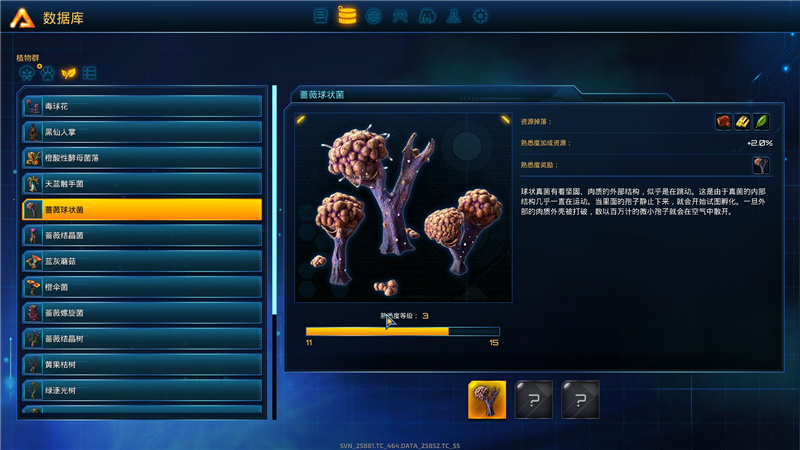Show the 蔷薇结晶菌 entry
800x450 pixels.
point(142,235)
